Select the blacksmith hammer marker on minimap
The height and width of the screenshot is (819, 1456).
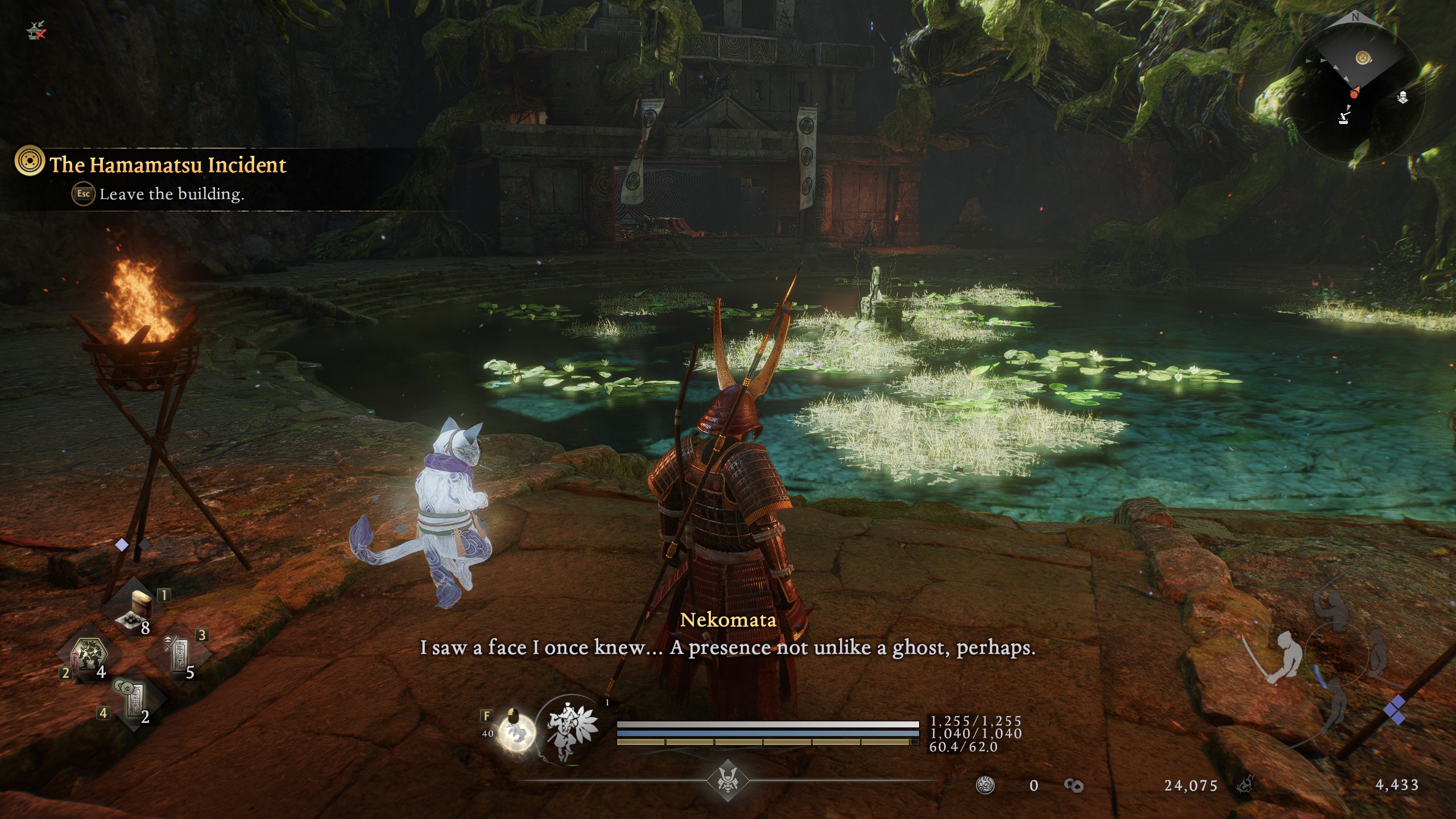coord(1344,116)
